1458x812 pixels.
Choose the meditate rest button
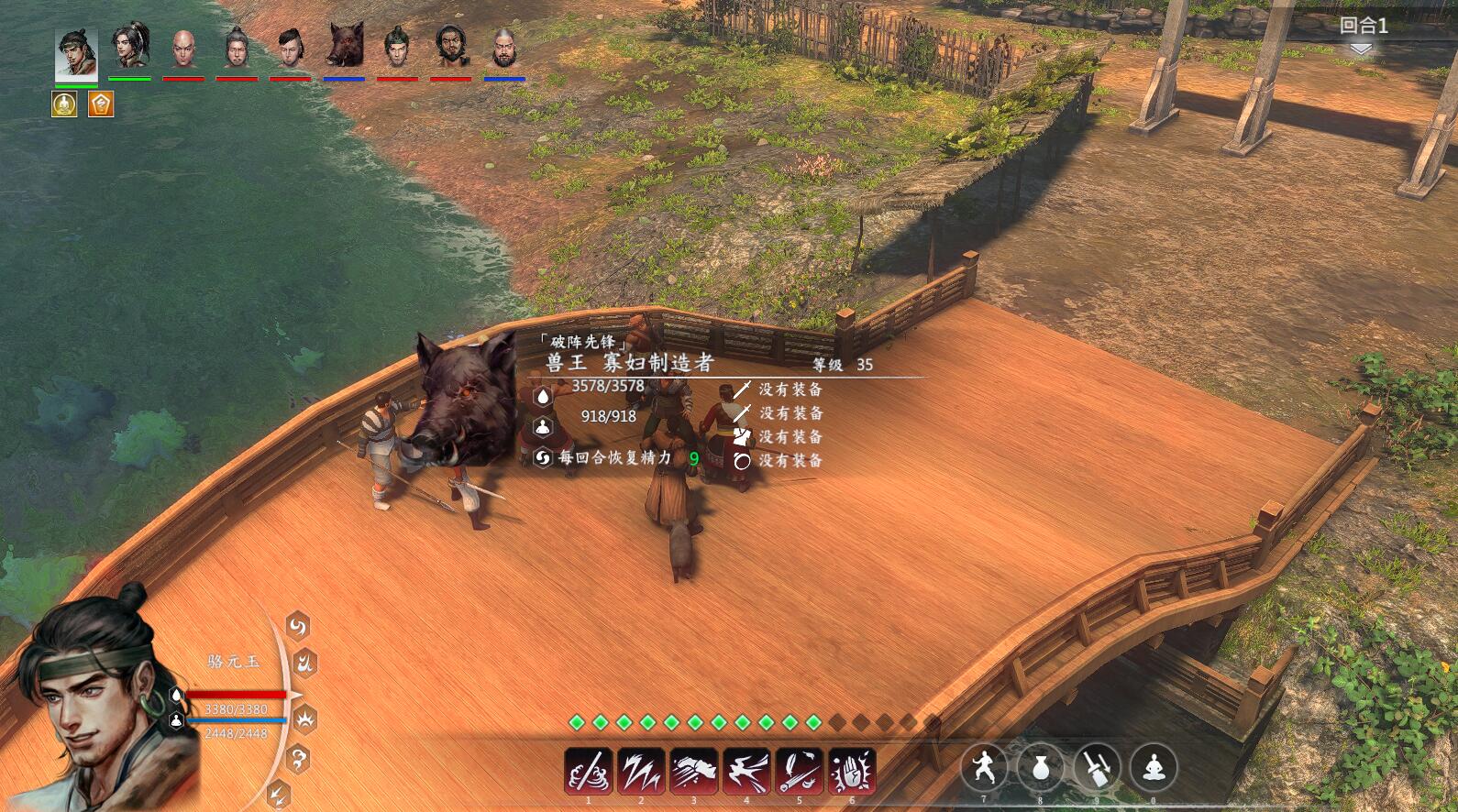[x=1154, y=767]
